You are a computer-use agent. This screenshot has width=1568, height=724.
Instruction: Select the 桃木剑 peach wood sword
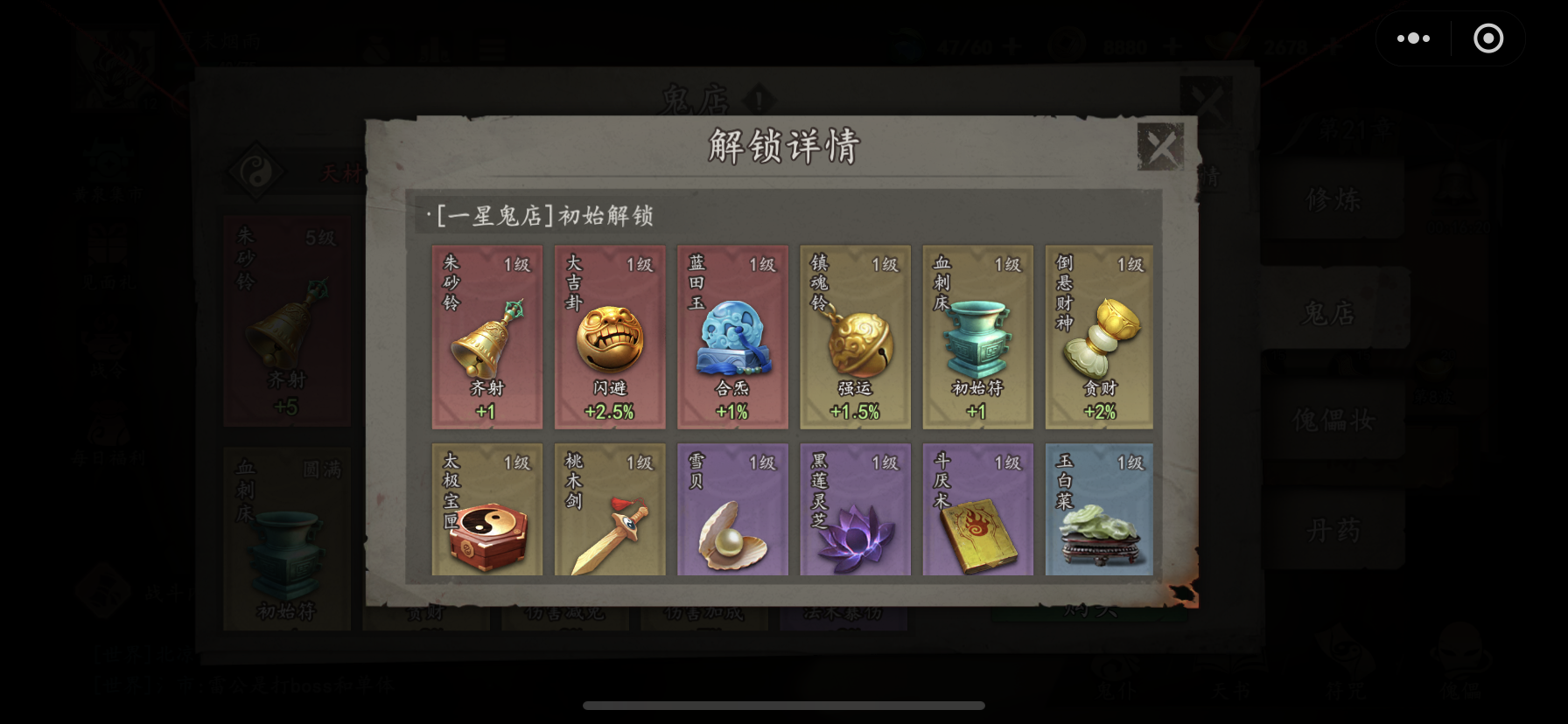point(610,510)
